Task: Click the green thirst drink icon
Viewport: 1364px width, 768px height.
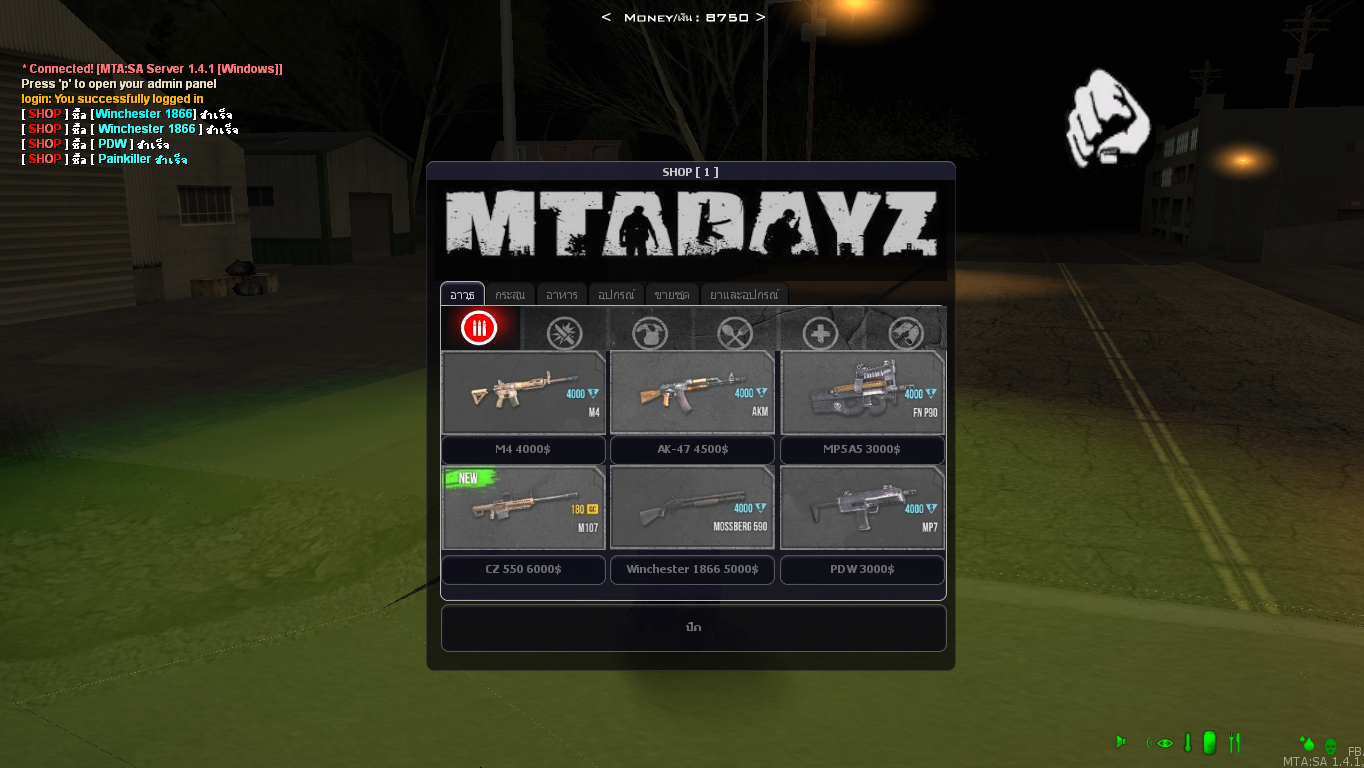Action: [x=1210, y=743]
